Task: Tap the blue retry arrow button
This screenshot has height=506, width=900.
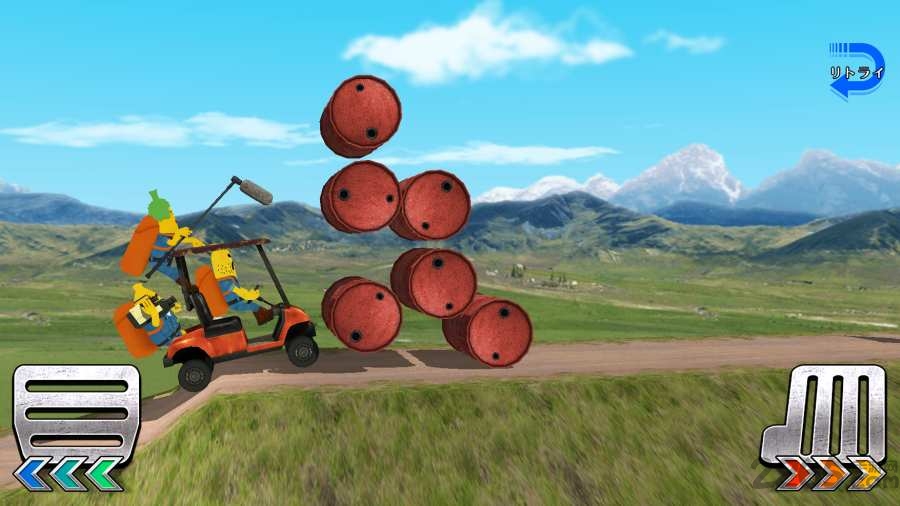Action: click(856, 71)
